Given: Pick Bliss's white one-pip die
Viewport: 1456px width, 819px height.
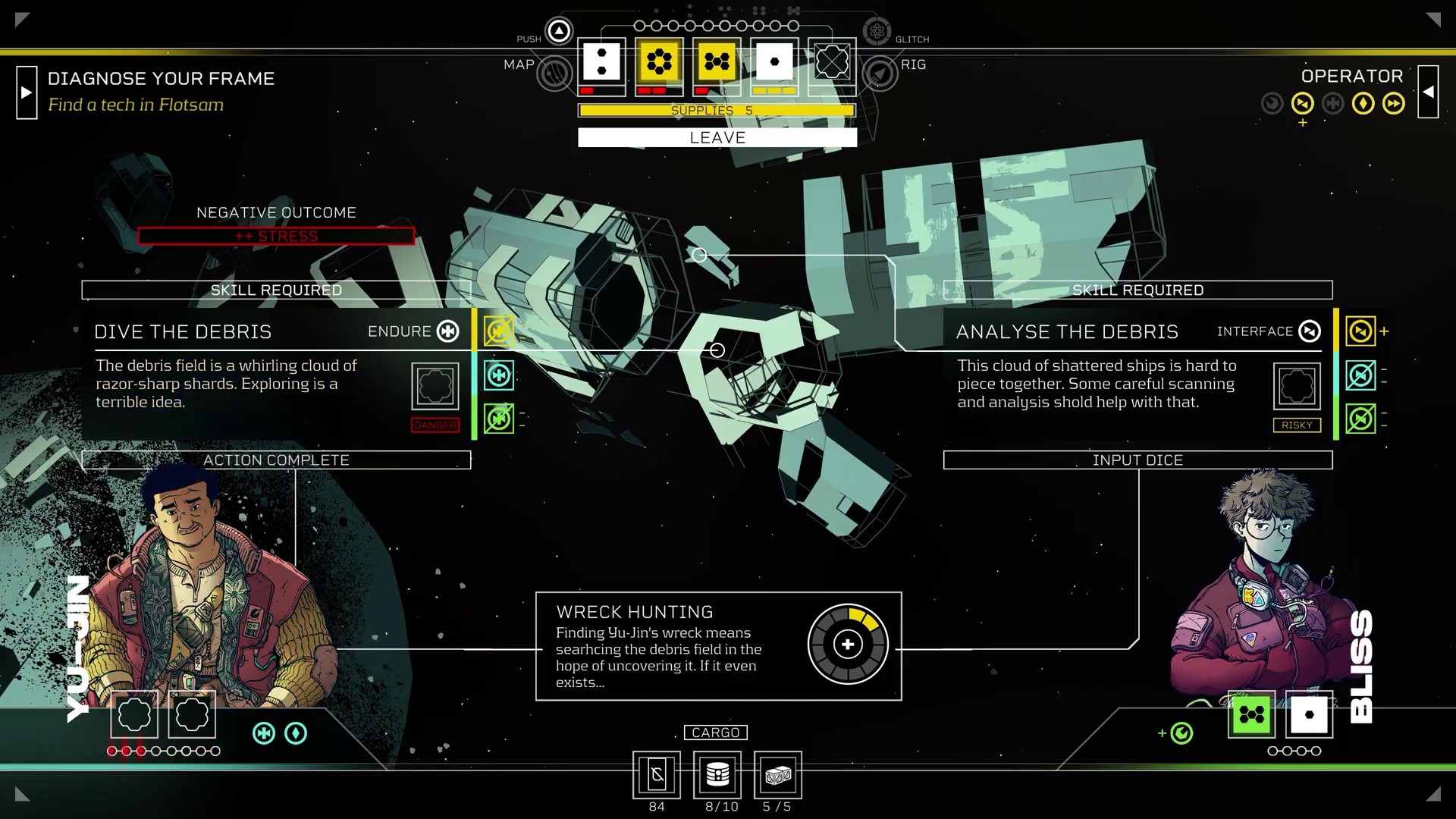Looking at the screenshot, I should (x=1309, y=714).
